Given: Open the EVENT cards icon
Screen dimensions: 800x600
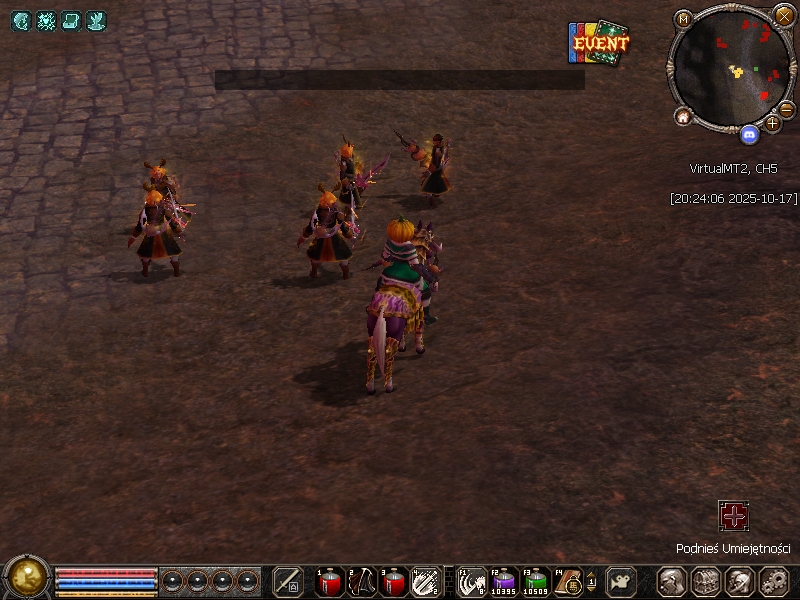Looking at the screenshot, I should [x=599, y=44].
